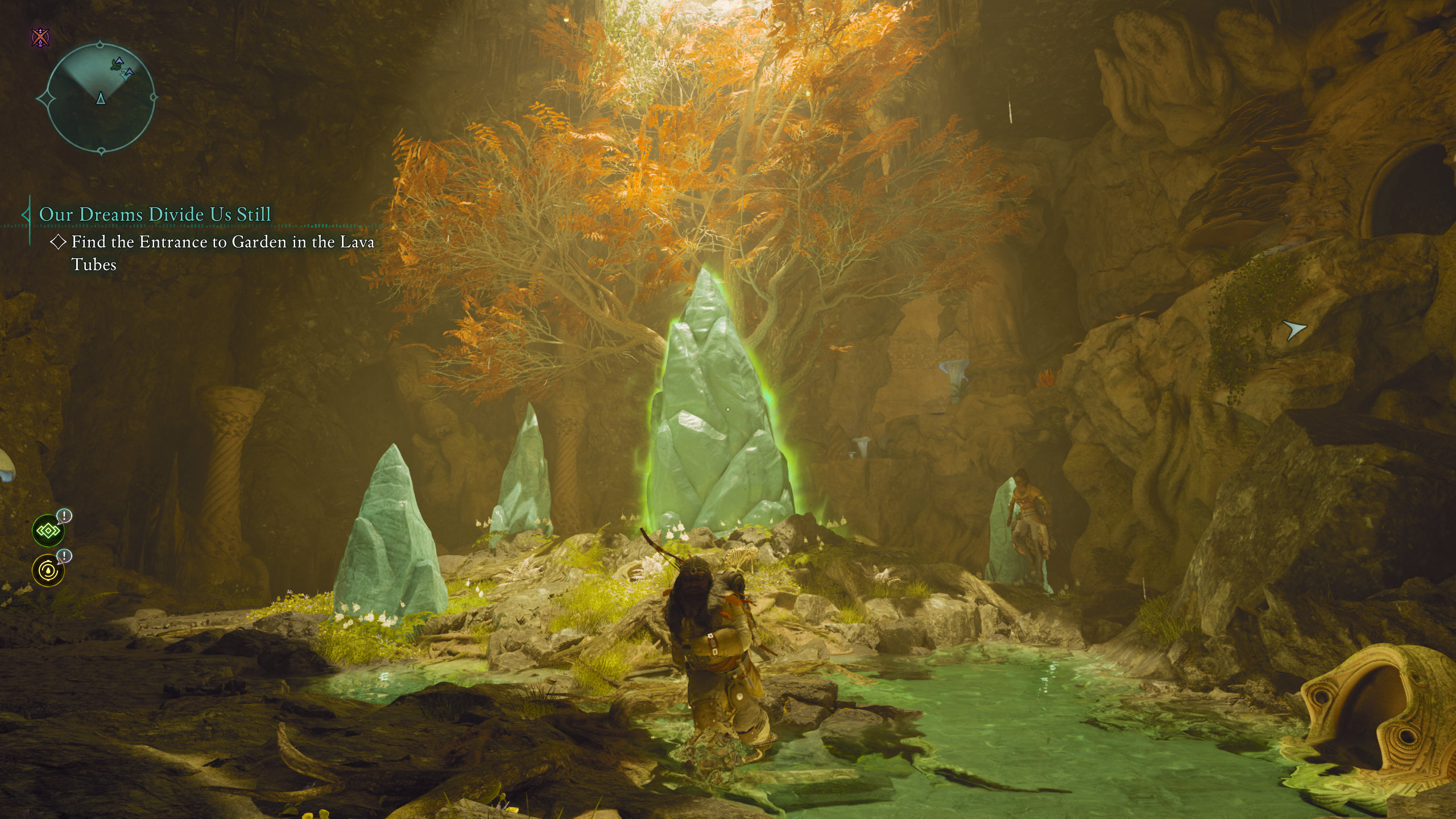Click the purple crossed-out status icon

click(40, 38)
